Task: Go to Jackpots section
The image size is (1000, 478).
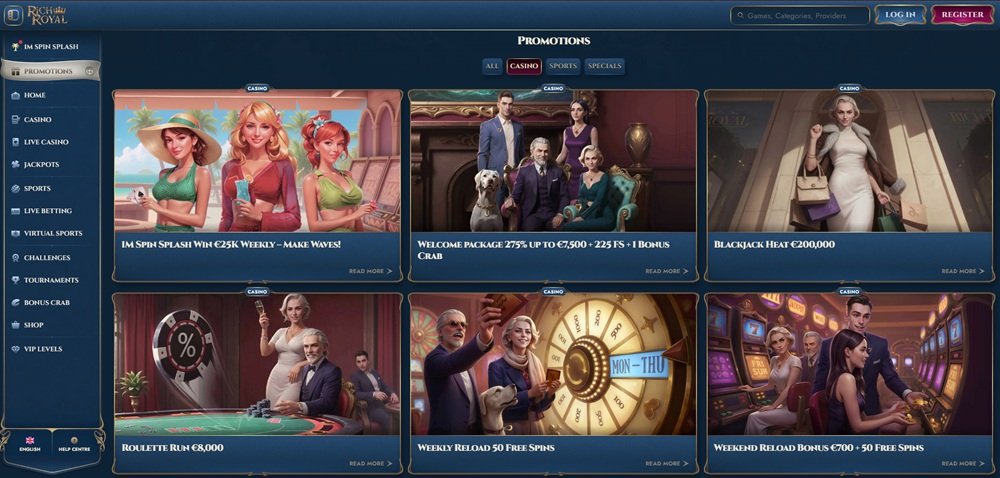Action: [x=41, y=164]
